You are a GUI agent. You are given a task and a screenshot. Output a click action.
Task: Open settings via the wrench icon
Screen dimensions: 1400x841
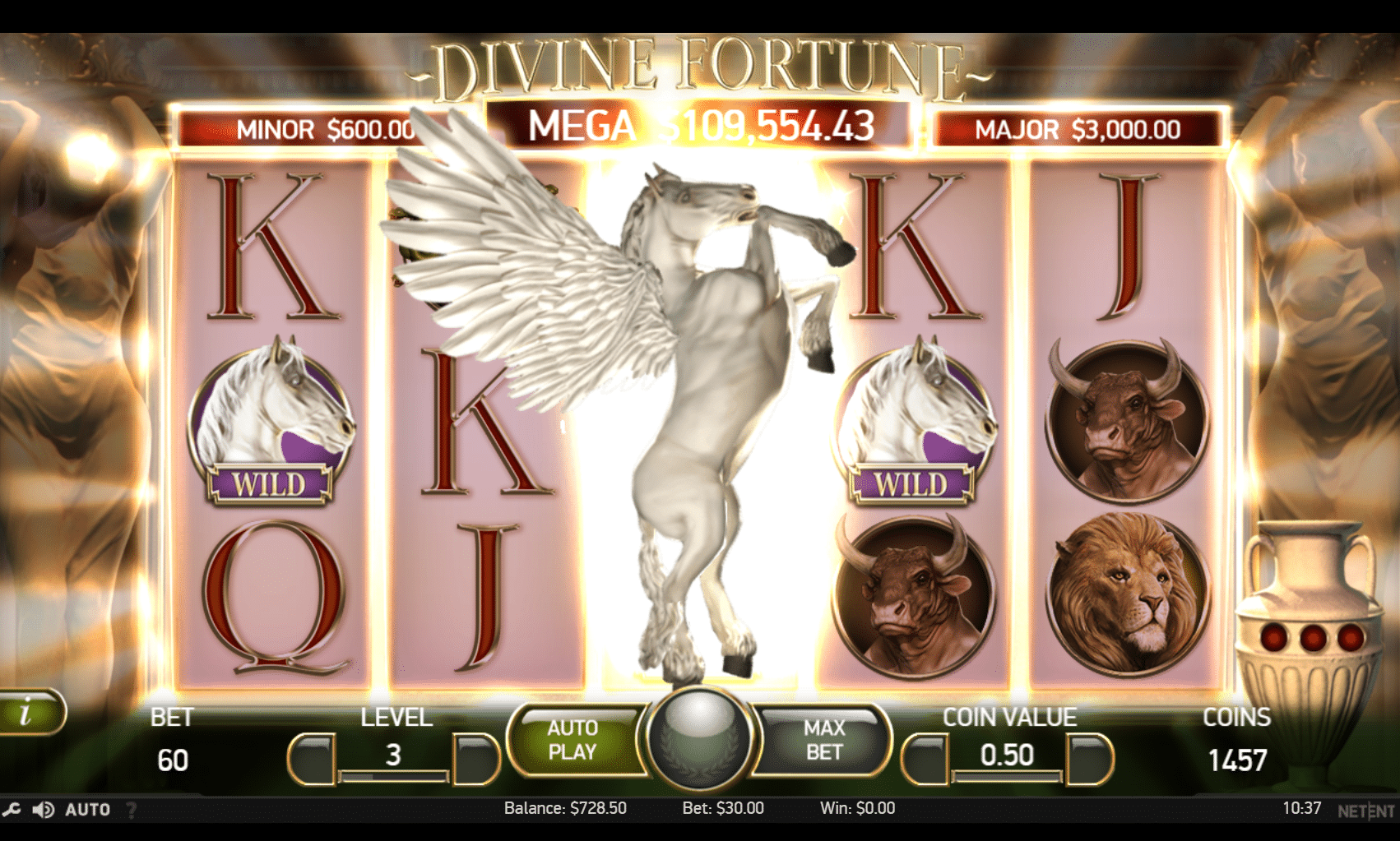coord(12,809)
